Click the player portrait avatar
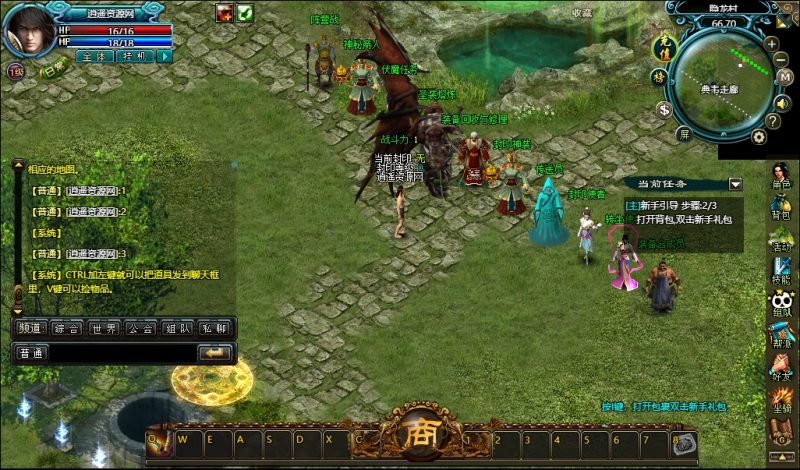Image resolution: width=800 pixels, height=470 pixels. [x=28, y=31]
